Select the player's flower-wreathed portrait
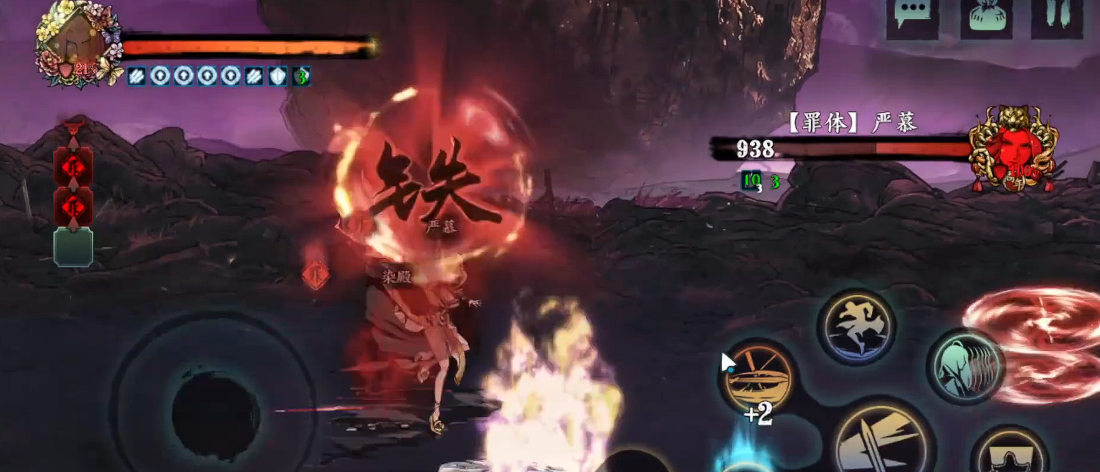Viewport: 1100px width, 472px height. 77,44
